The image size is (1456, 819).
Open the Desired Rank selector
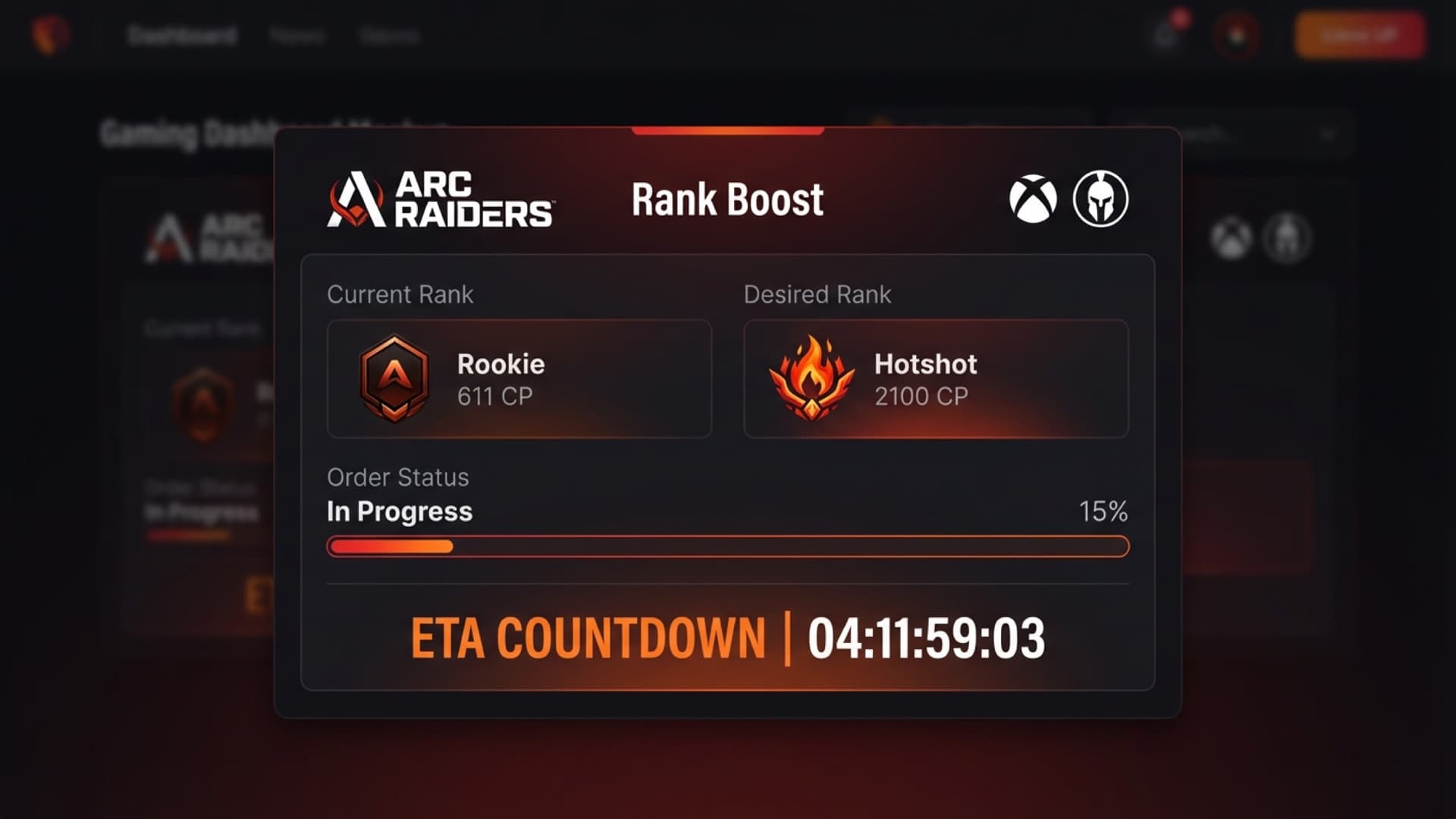[936, 379]
